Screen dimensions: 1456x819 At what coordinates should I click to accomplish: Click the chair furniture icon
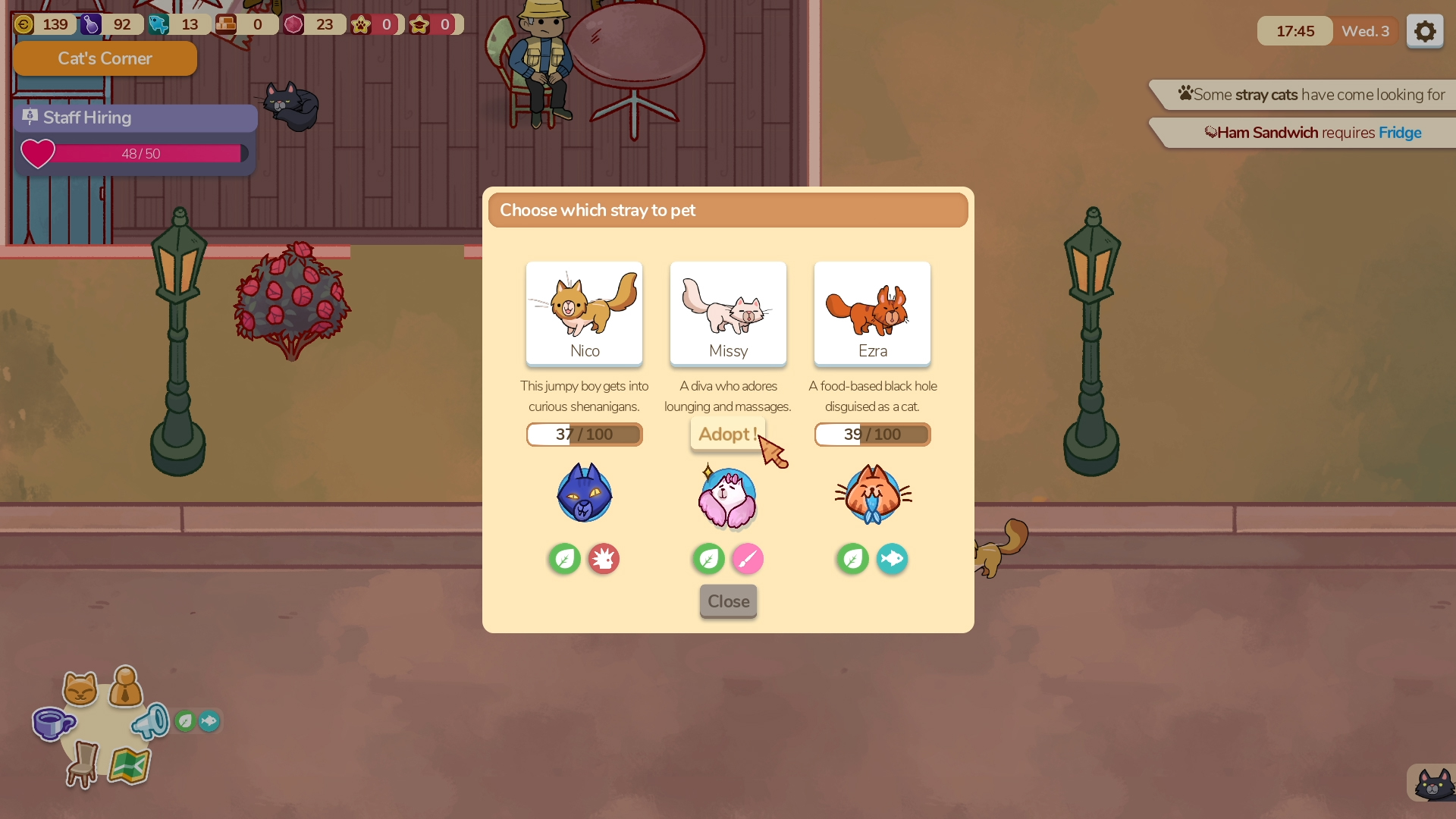(x=83, y=764)
